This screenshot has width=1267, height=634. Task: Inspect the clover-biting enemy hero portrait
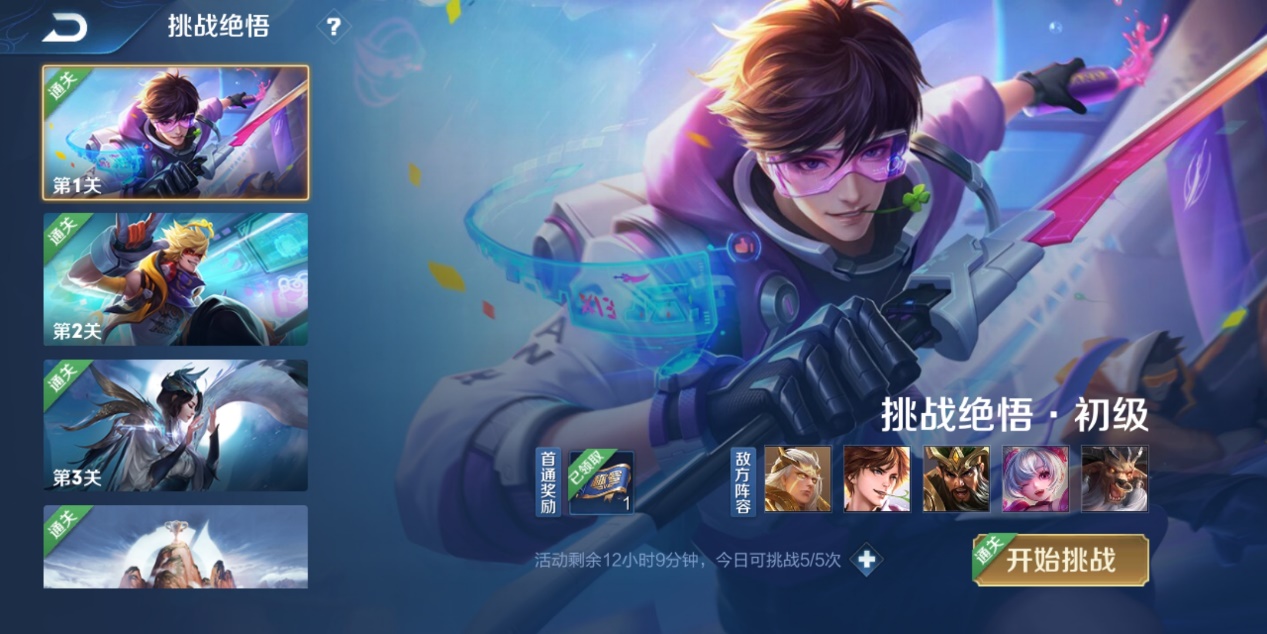point(876,479)
